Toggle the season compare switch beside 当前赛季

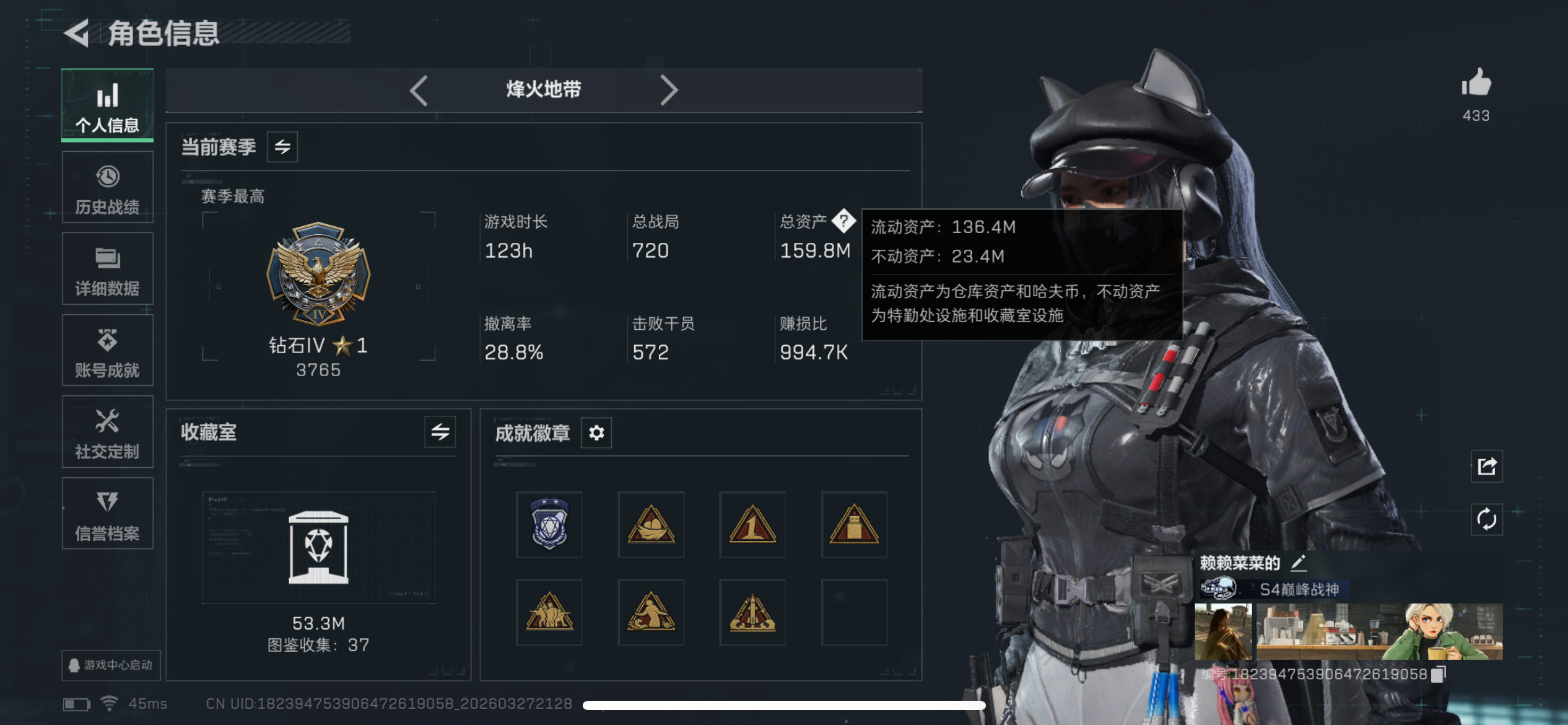pos(282,147)
